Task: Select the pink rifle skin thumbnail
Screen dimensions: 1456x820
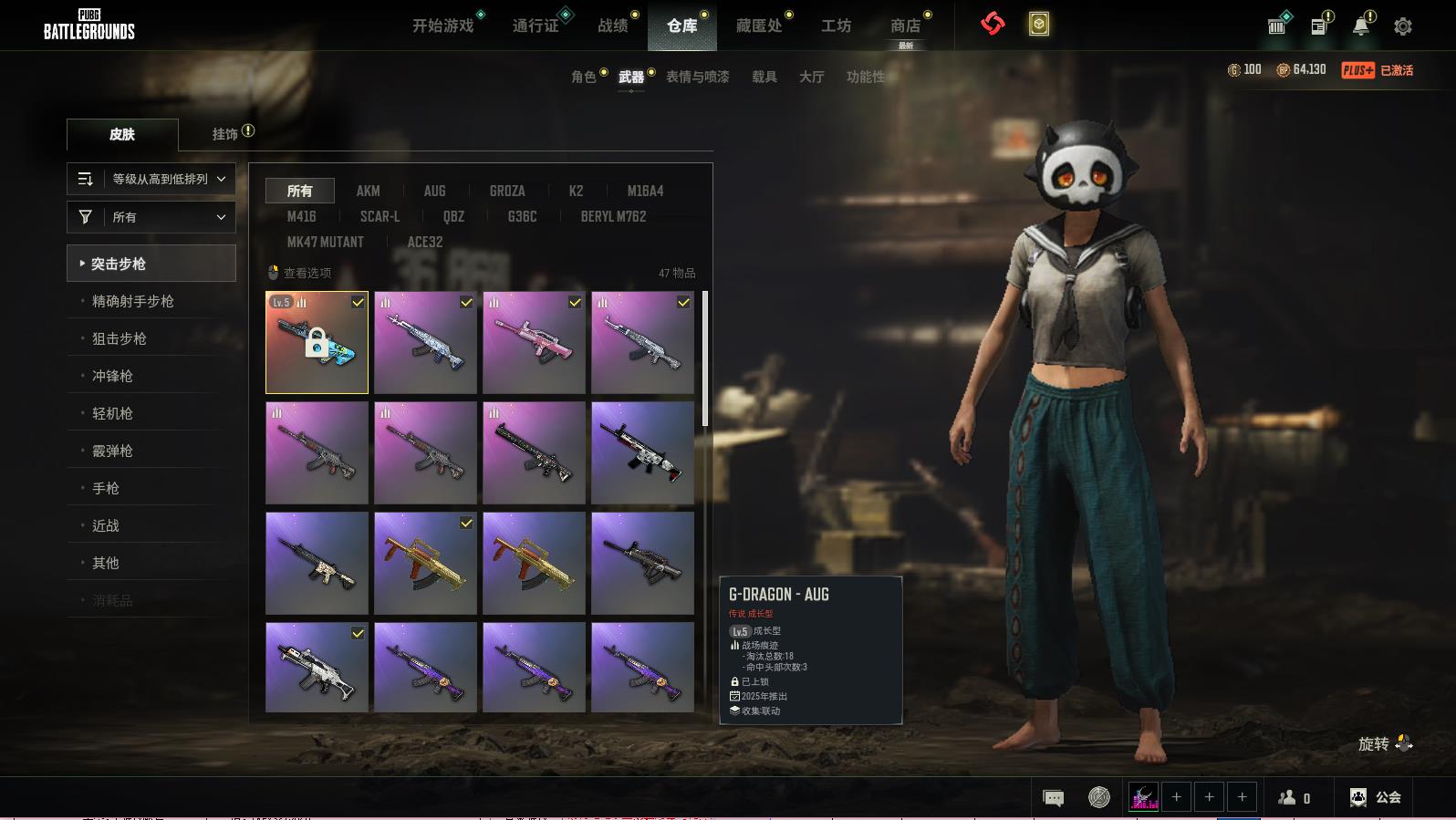Action: pos(534,343)
